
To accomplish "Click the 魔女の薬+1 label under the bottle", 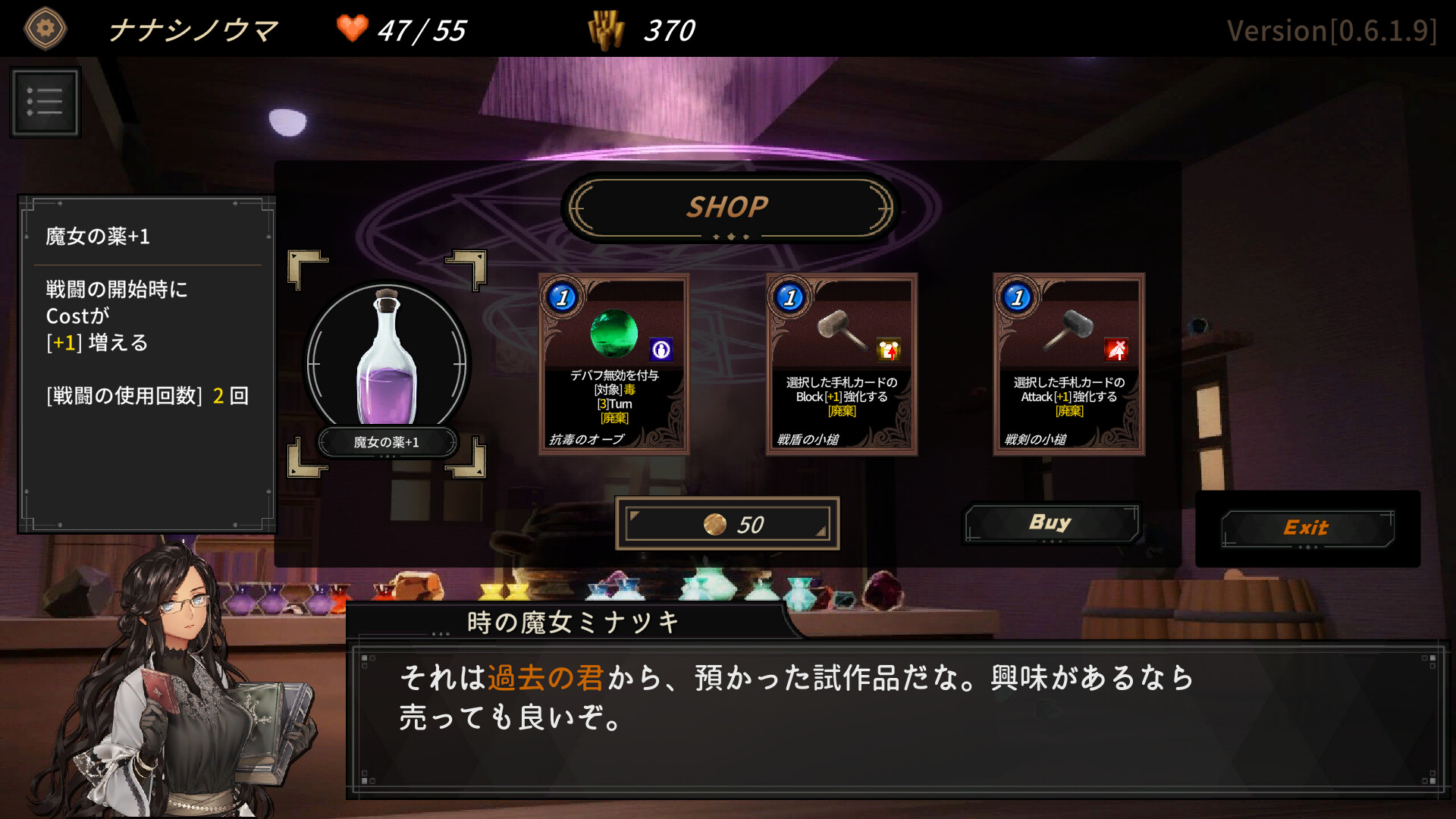I will [388, 442].
